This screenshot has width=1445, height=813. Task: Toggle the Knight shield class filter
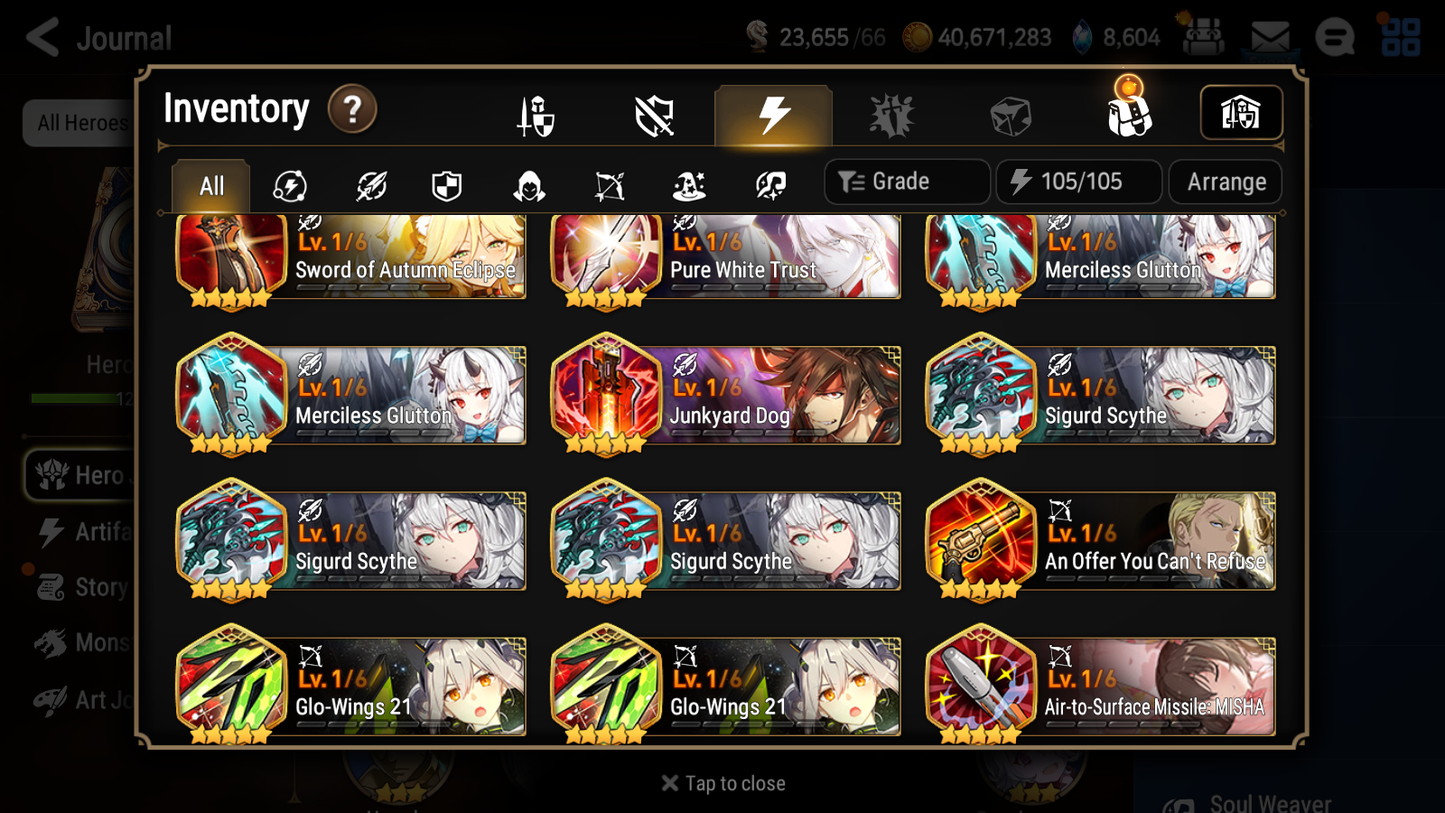coord(446,182)
